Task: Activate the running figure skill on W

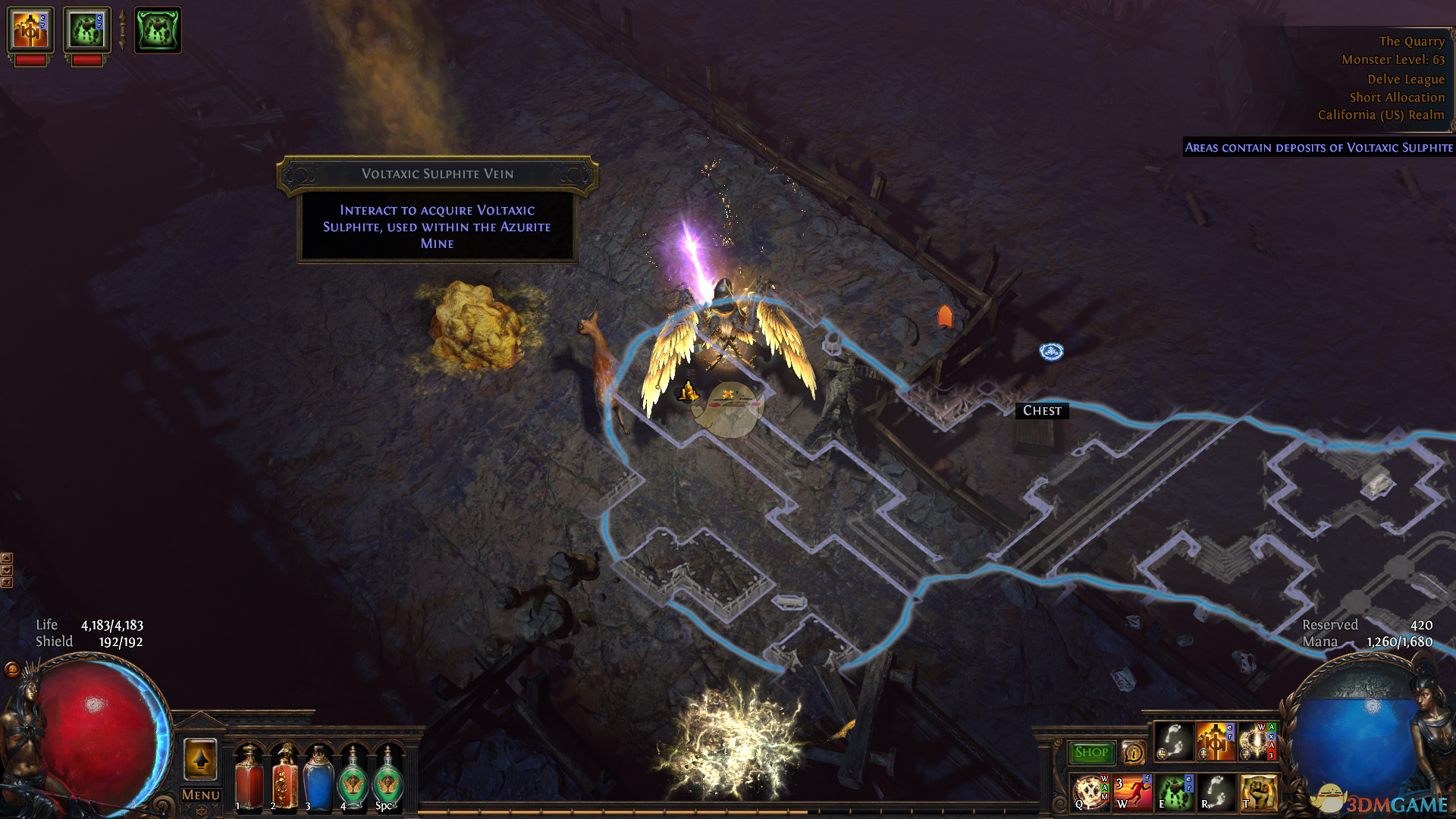Action: pyautogui.click(x=1133, y=792)
